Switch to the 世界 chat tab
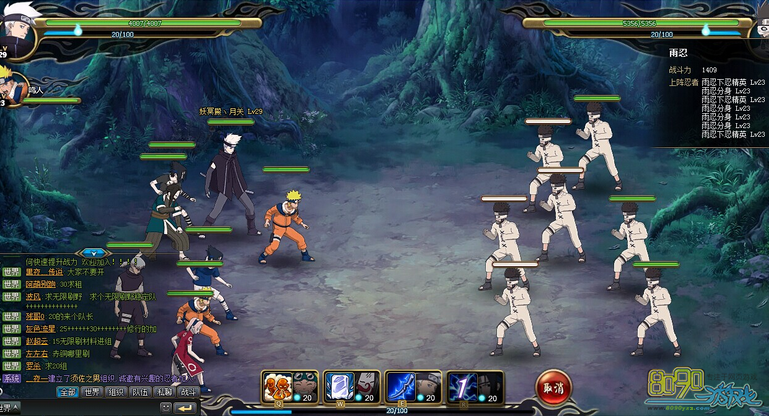The height and width of the screenshot is (416, 769). pos(91,392)
